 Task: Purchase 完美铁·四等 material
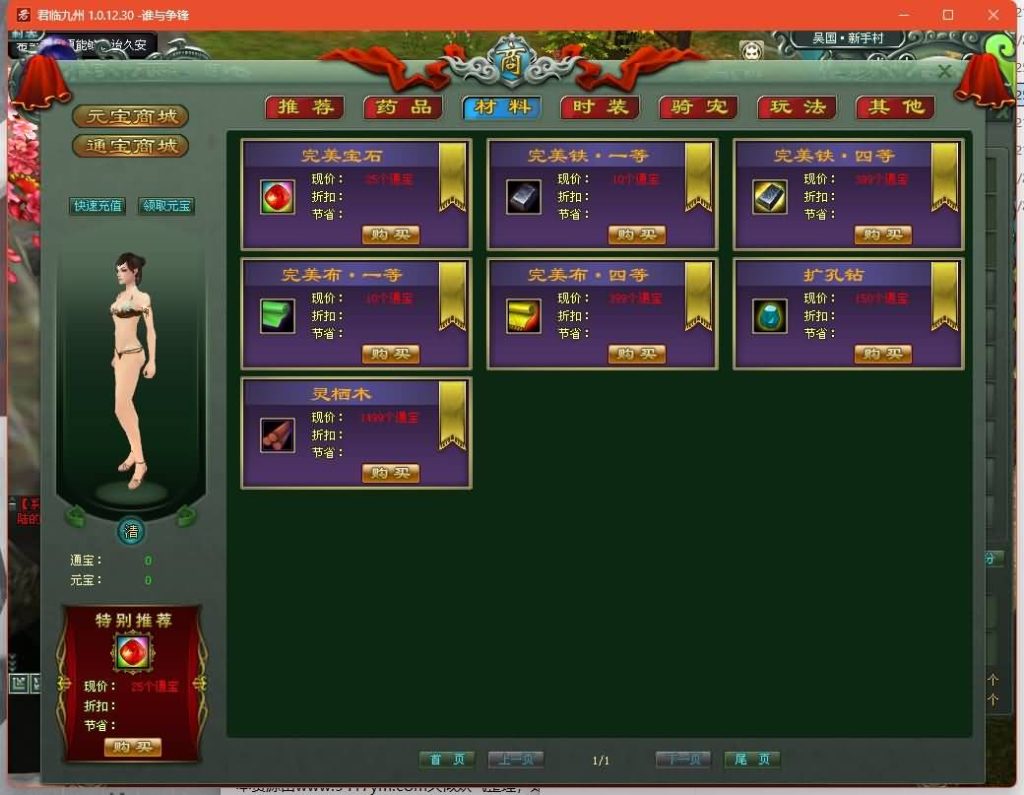pos(883,235)
